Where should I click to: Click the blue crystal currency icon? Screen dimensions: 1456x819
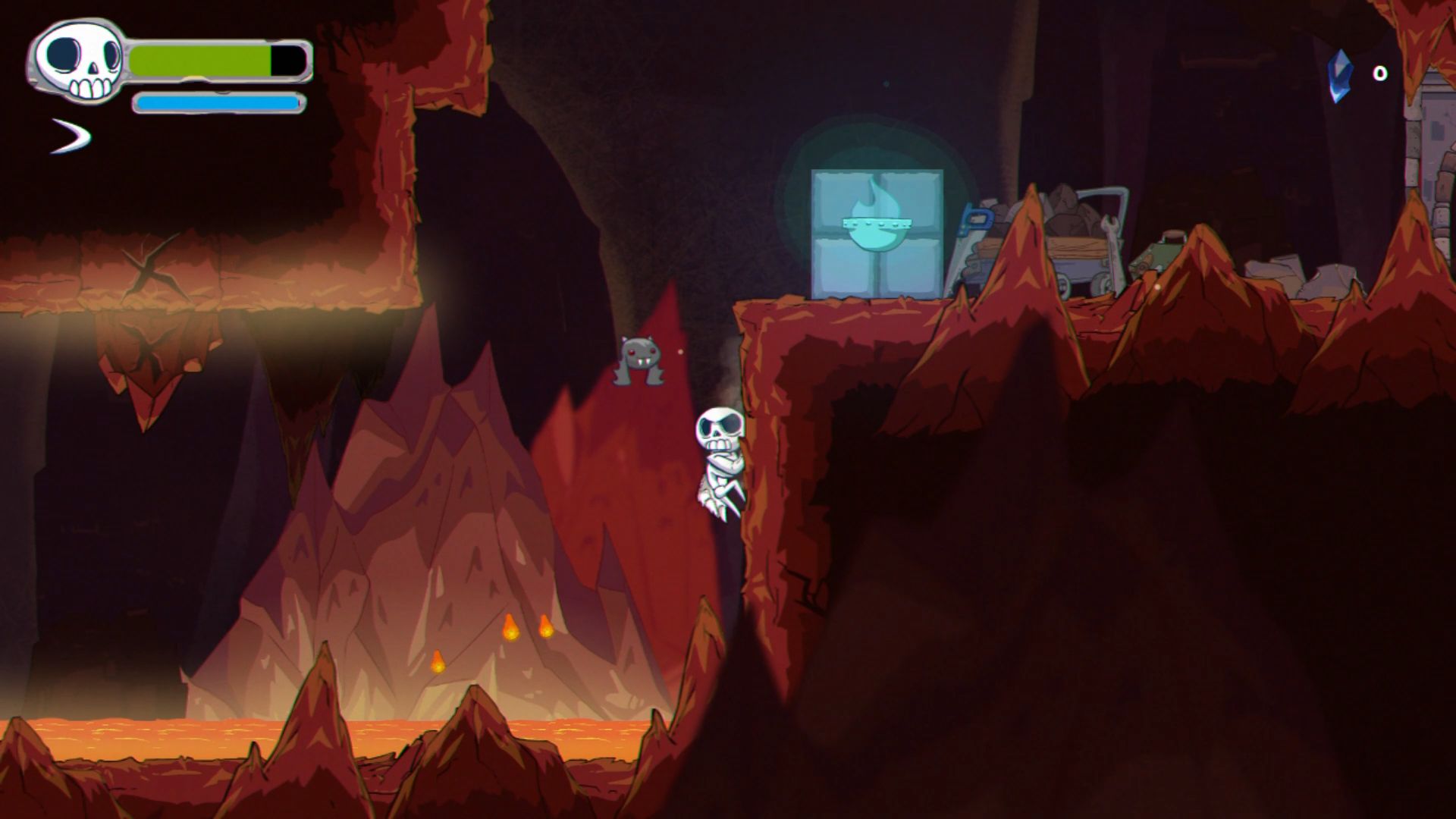pos(1340,75)
